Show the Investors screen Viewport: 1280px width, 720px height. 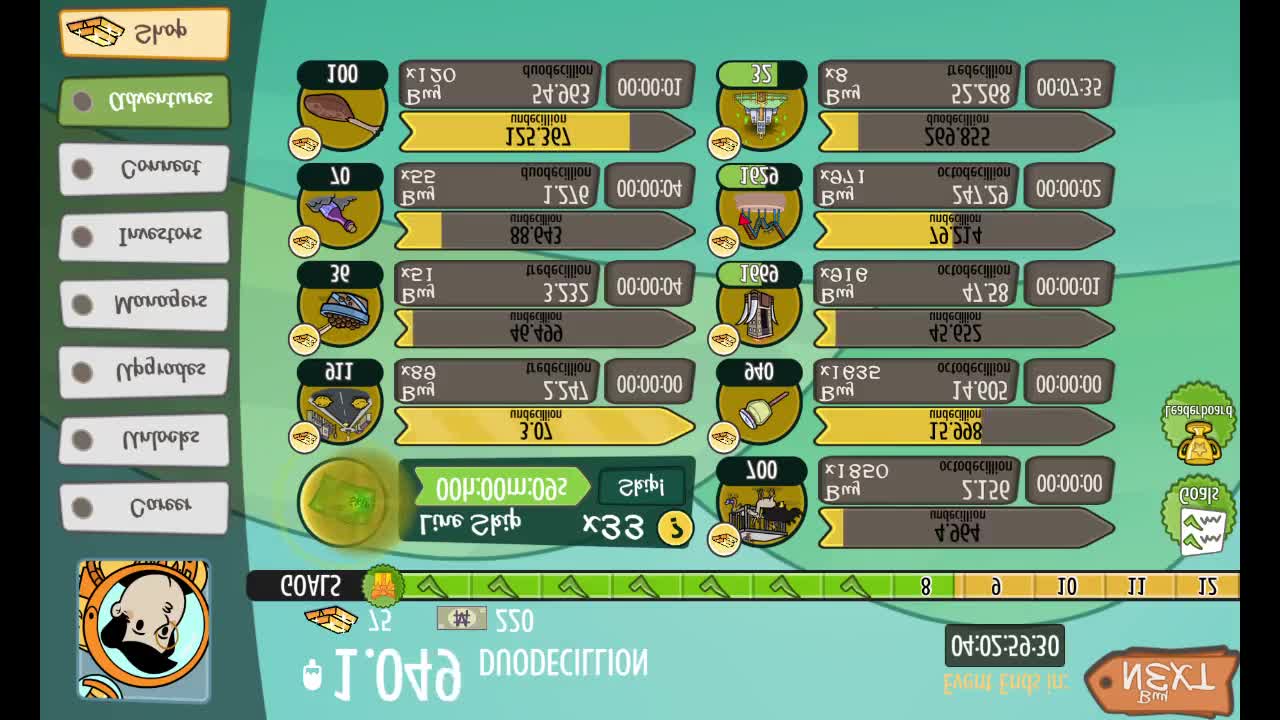point(144,236)
